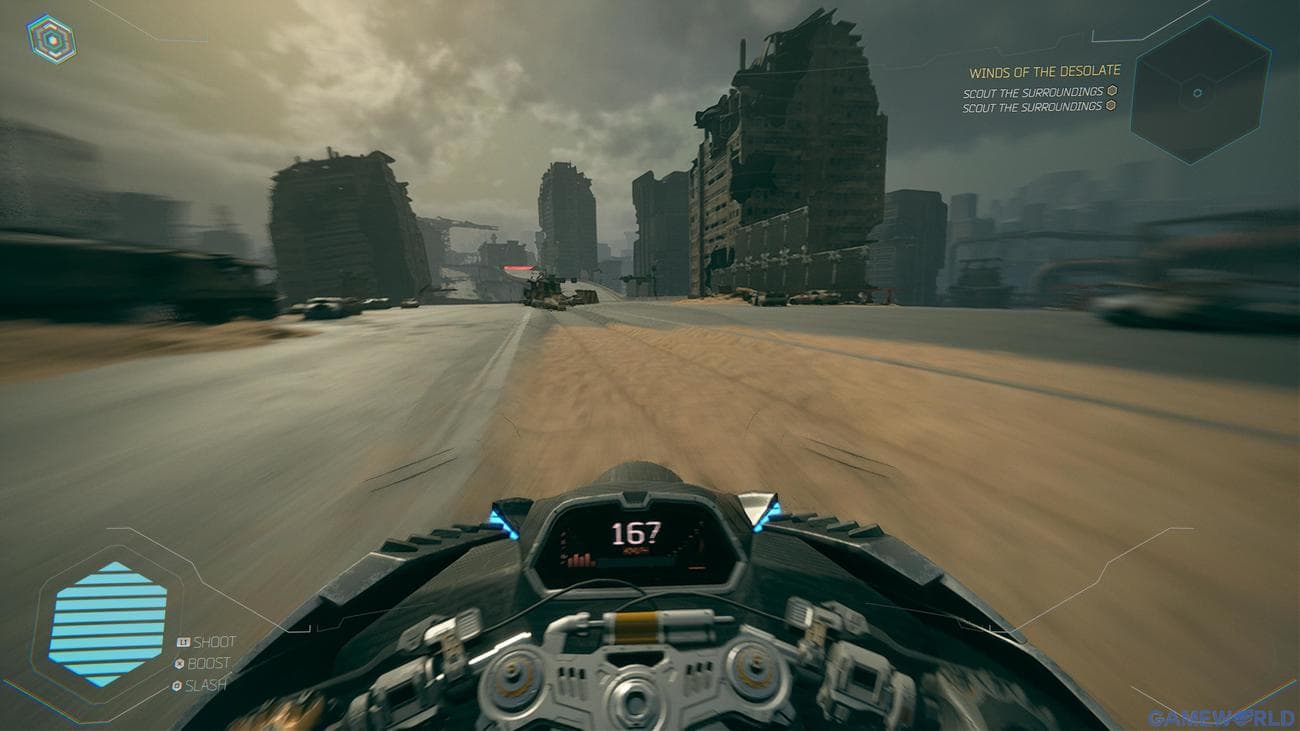Click the LT shoot button prompt icon
The image size is (1300, 731).
(183, 641)
